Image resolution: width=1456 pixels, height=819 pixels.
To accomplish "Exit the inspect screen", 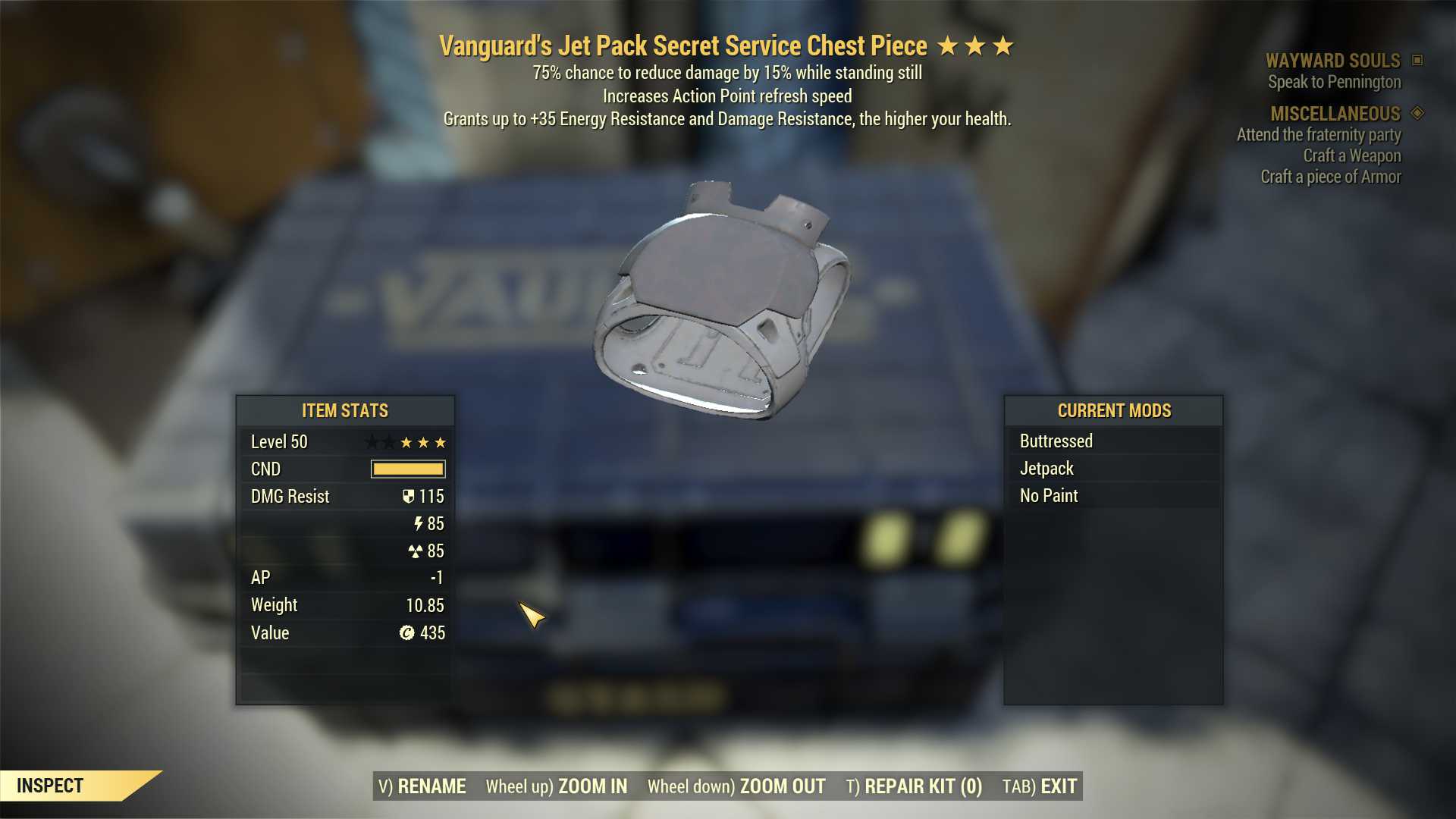I will coord(1040,786).
